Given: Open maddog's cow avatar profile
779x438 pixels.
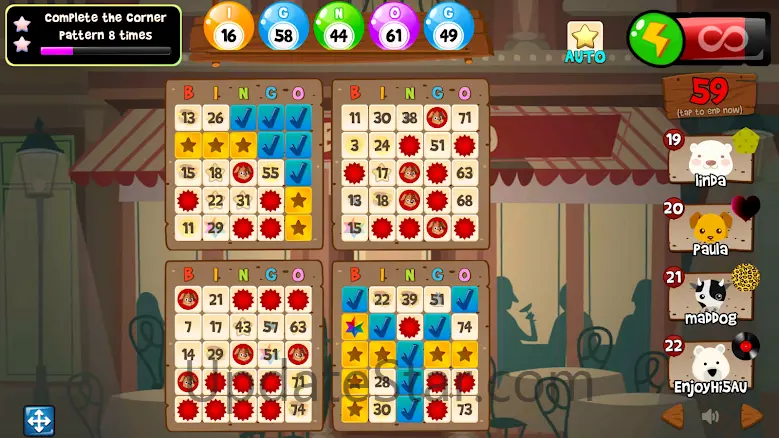Looking at the screenshot, I should point(708,297).
